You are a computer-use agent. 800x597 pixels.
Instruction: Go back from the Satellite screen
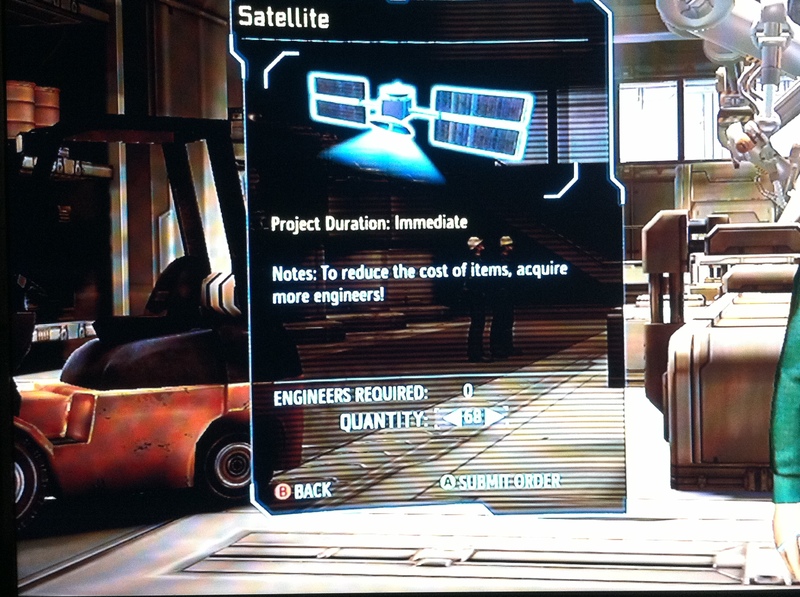point(303,491)
